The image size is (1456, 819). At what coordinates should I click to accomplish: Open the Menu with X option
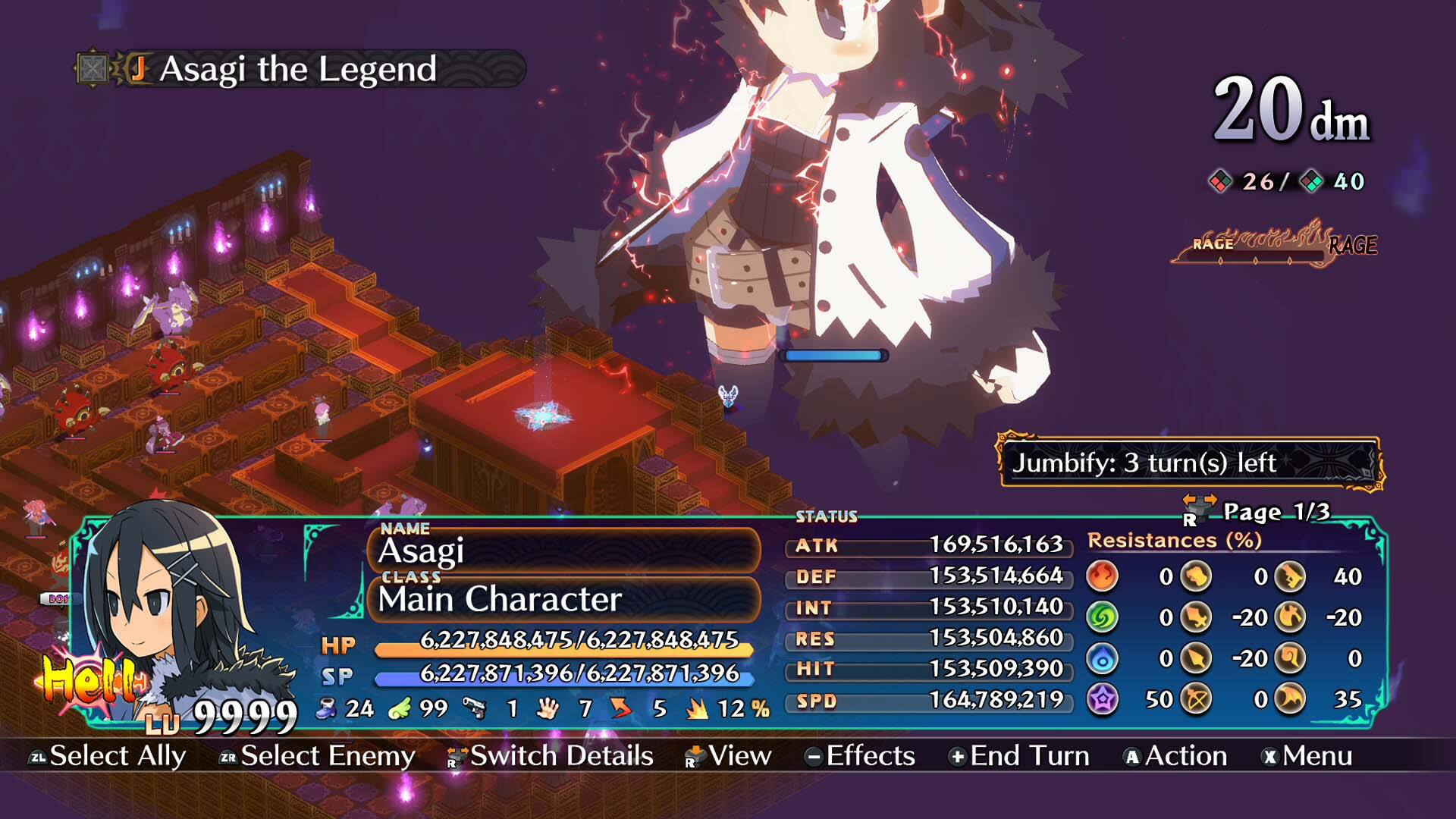[x=1323, y=756]
